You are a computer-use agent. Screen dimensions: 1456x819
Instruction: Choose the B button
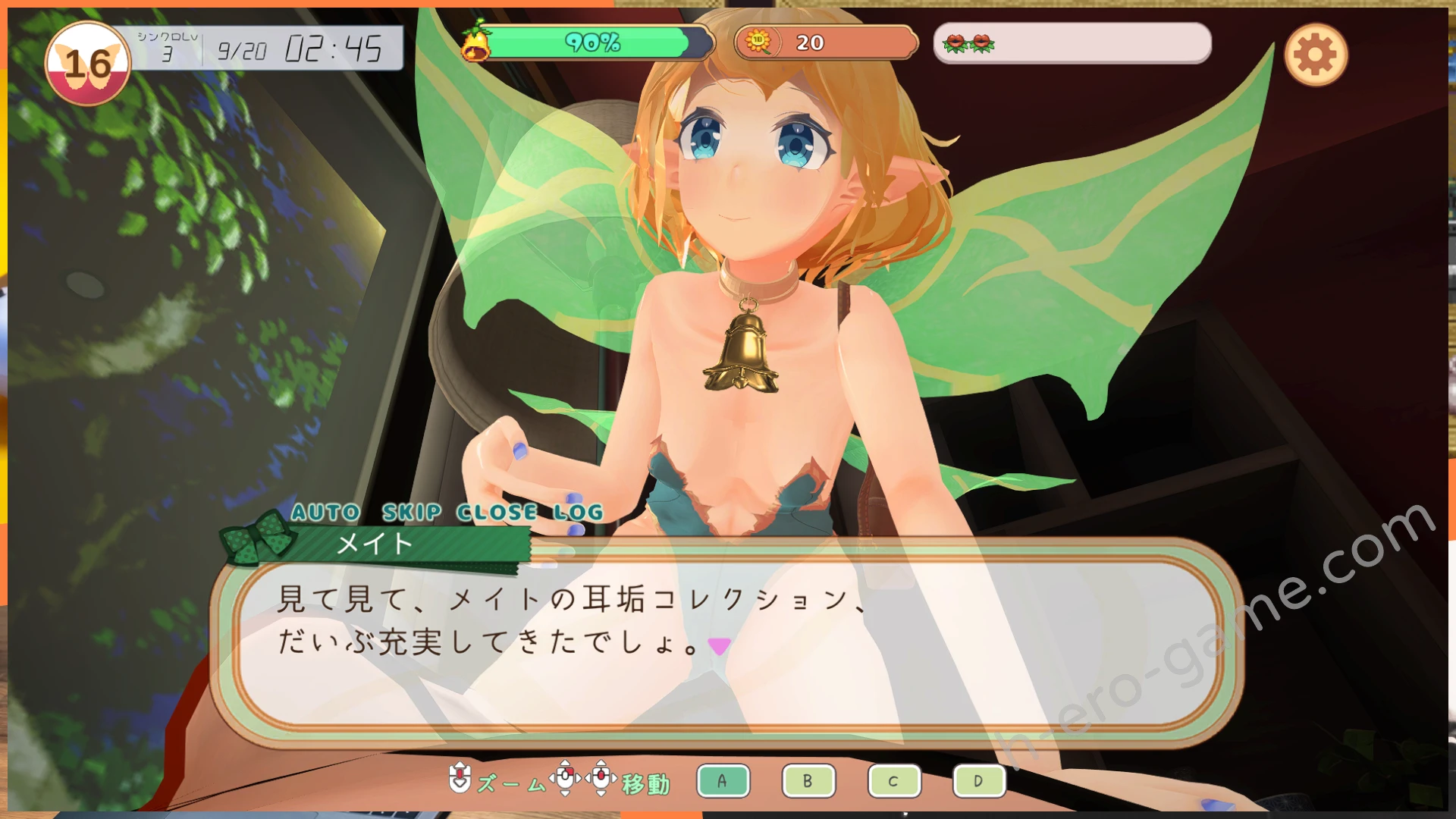[x=808, y=781]
